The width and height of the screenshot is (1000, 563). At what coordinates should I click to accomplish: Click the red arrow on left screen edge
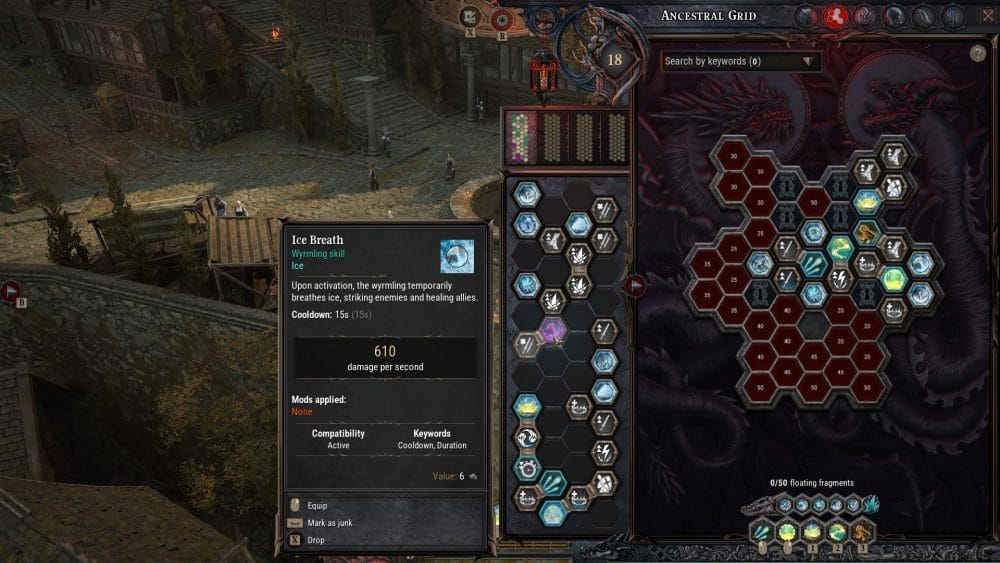(x=12, y=292)
